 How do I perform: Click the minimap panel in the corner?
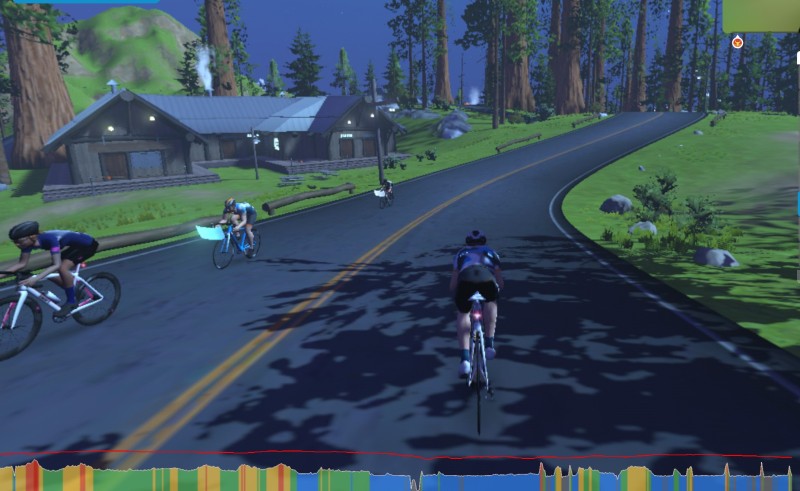point(761,15)
